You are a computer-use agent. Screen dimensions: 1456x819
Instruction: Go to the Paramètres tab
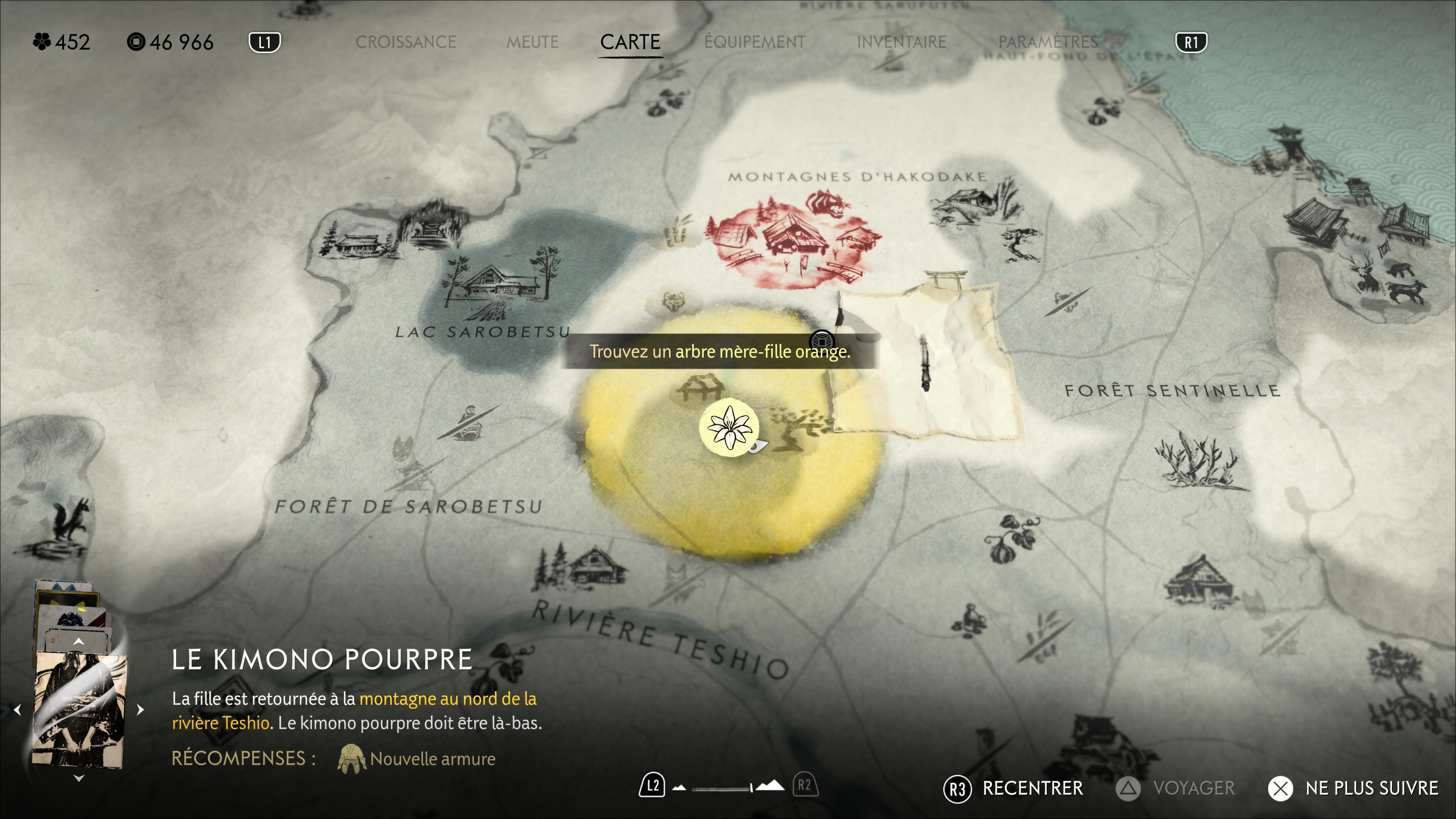(1047, 42)
